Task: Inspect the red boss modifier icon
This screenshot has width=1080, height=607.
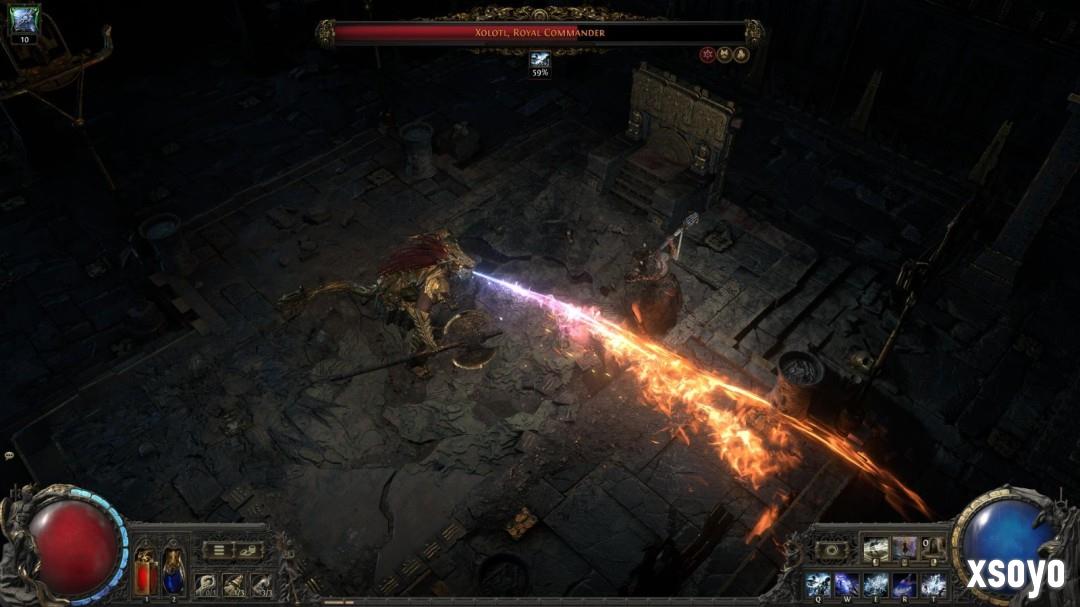Action: click(x=707, y=55)
